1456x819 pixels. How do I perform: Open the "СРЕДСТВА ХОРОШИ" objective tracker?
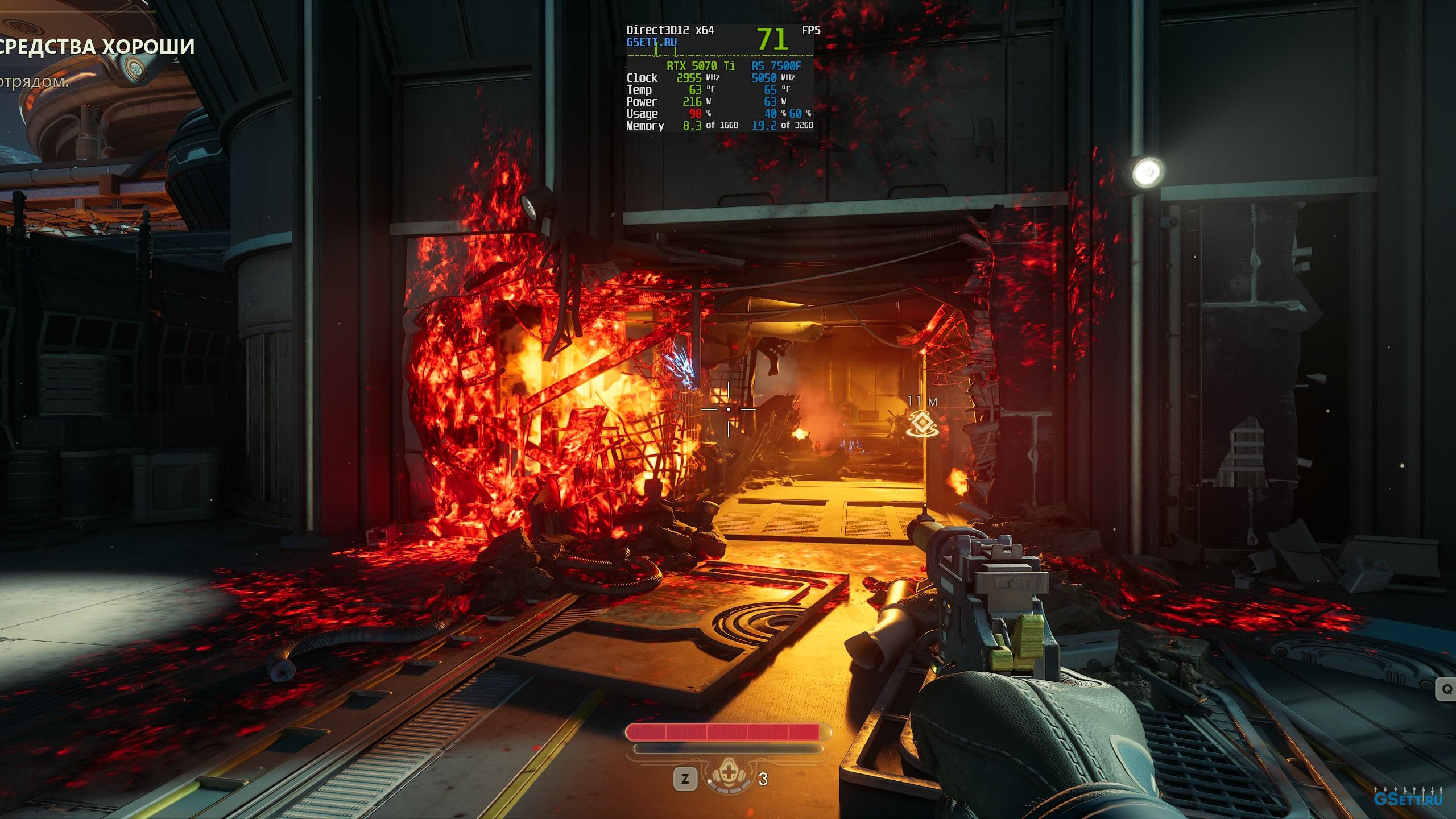tap(98, 47)
